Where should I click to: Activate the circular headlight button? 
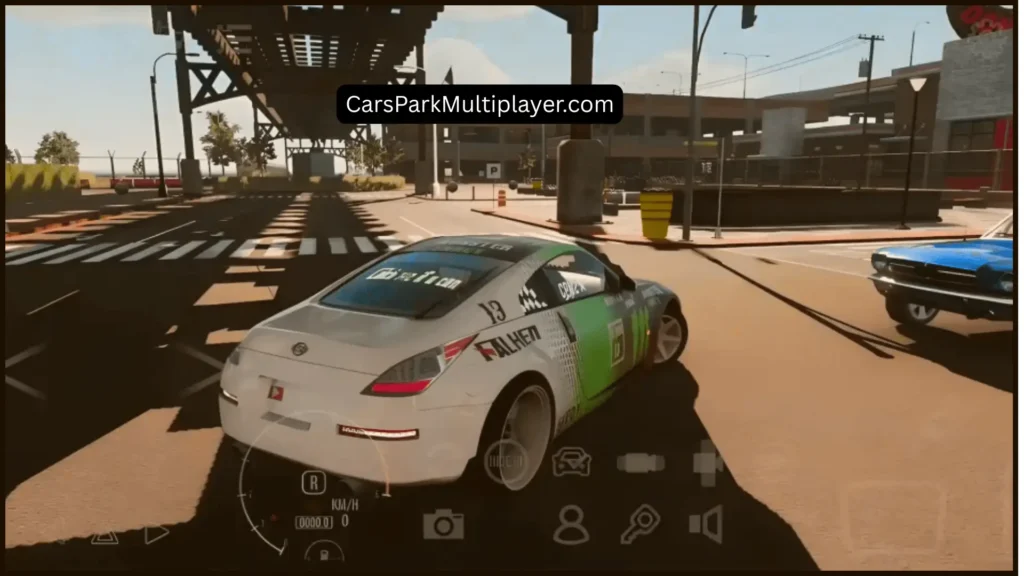(x=505, y=461)
